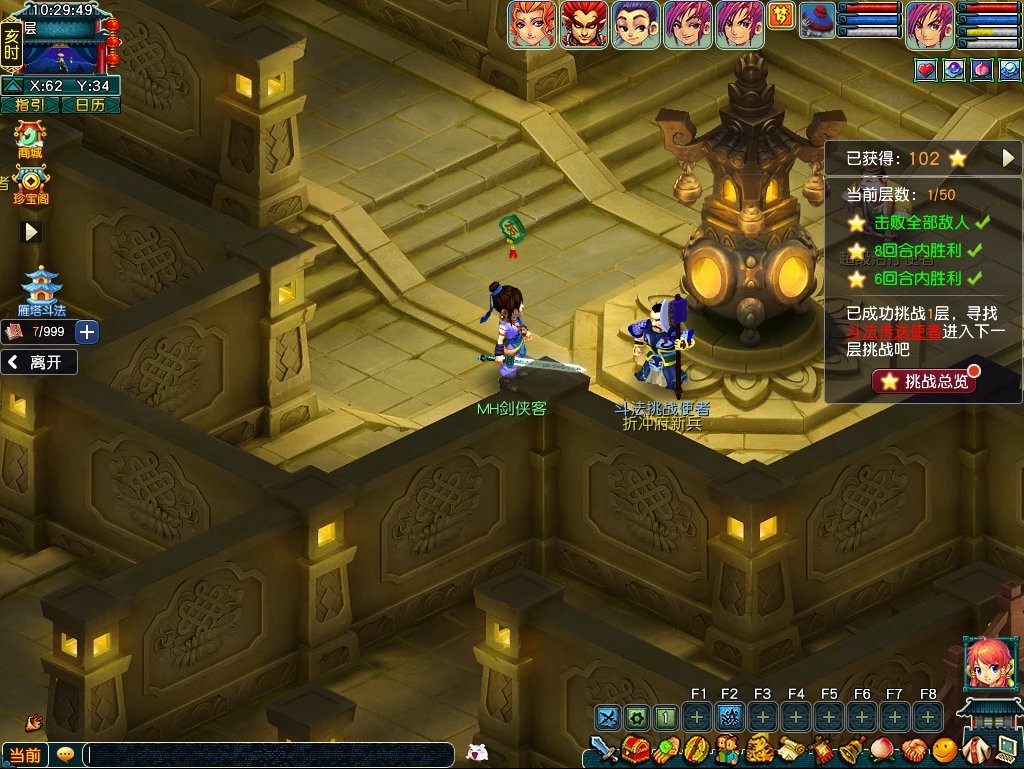Collapse the challenge progress panel arrow
This screenshot has width=1024, height=769.
pyautogui.click(x=1008, y=158)
